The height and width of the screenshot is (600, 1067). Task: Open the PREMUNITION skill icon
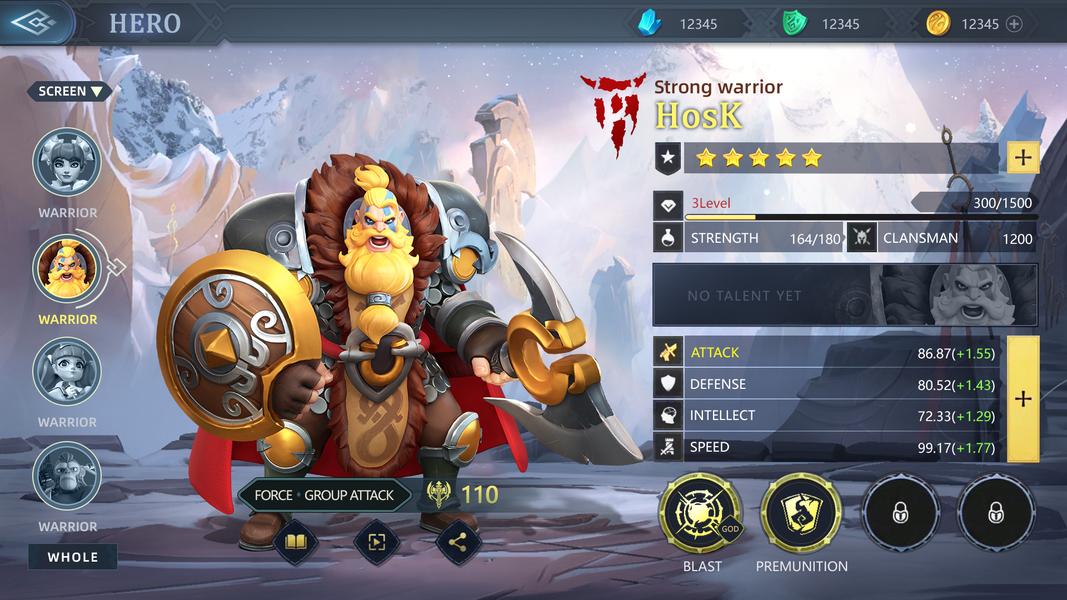coord(801,514)
